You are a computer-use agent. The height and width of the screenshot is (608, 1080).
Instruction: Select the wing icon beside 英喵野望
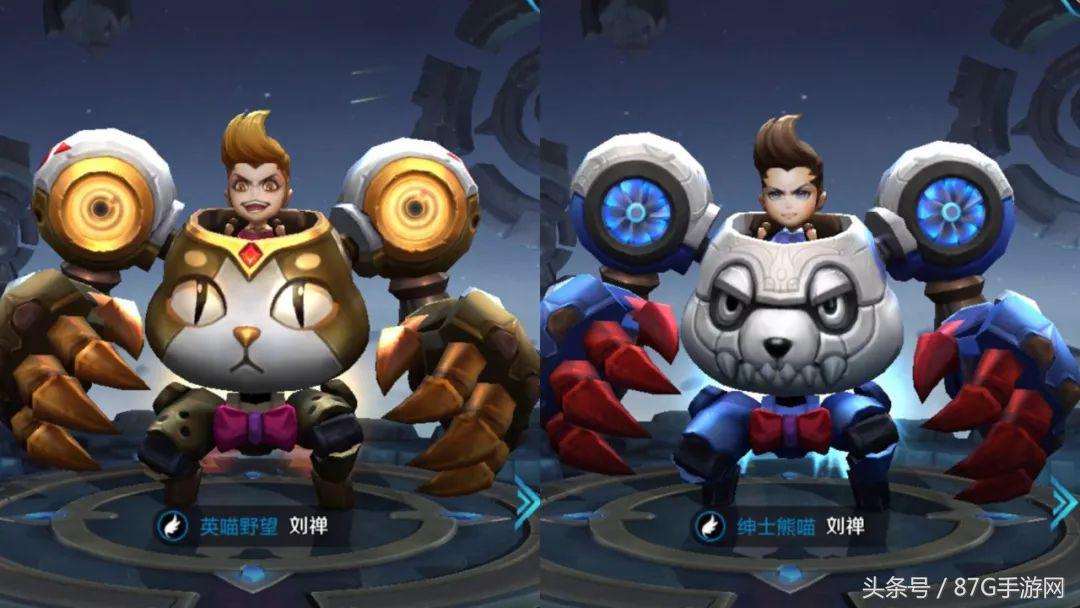[x=172, y=525]
